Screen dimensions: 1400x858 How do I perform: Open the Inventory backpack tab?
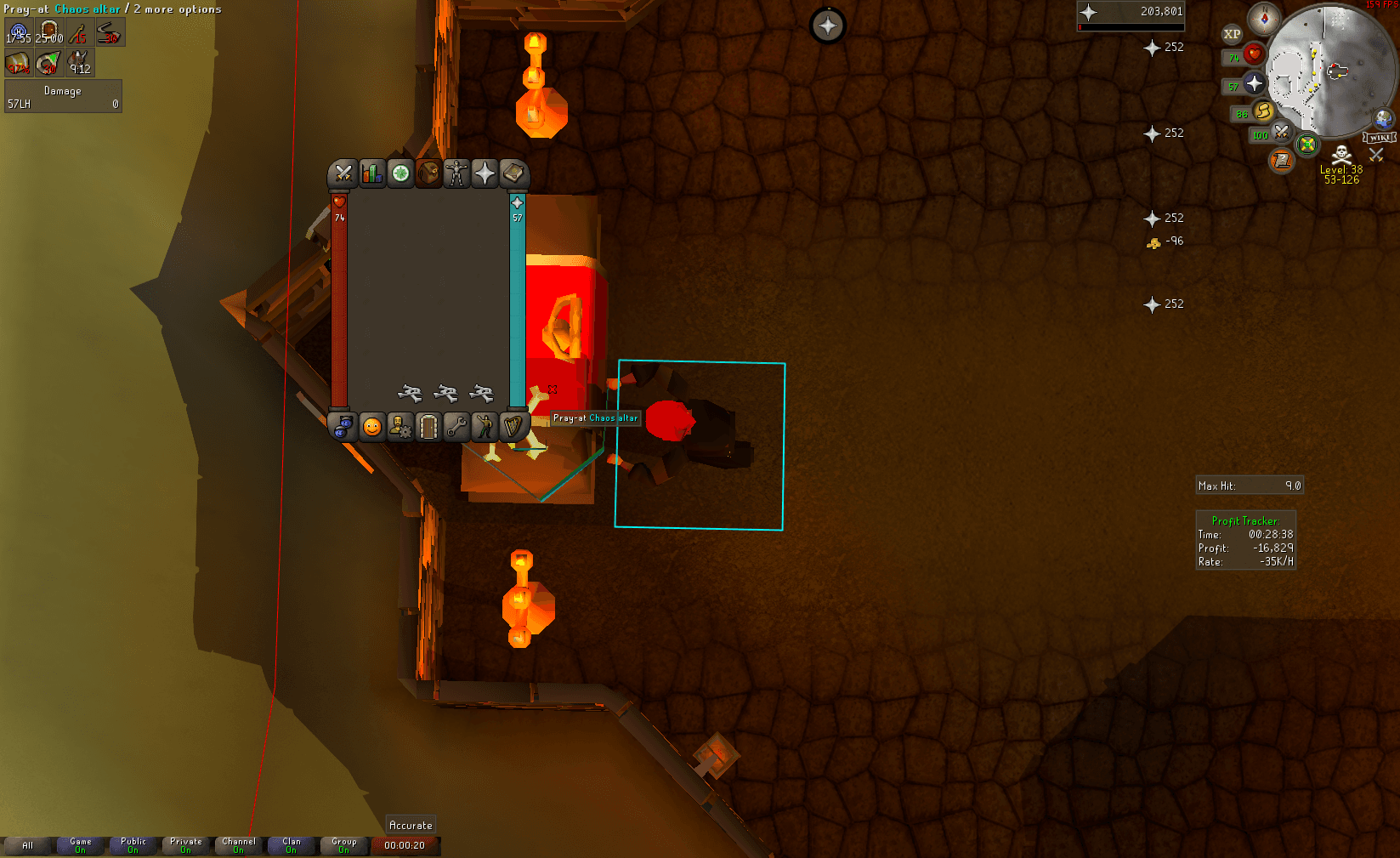click(x=428, y=174)
